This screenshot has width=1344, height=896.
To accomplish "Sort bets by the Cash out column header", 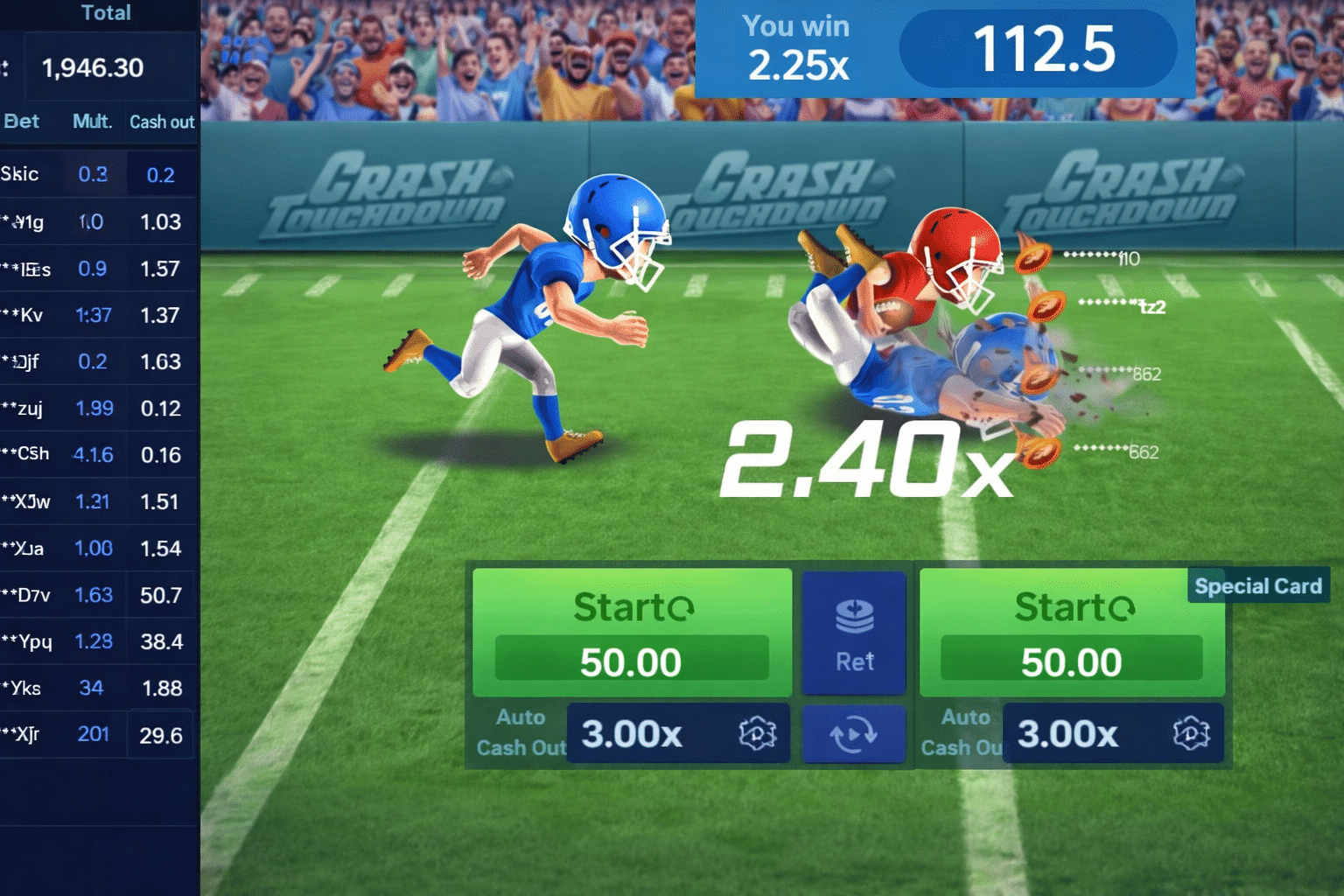I will point(161,122).
